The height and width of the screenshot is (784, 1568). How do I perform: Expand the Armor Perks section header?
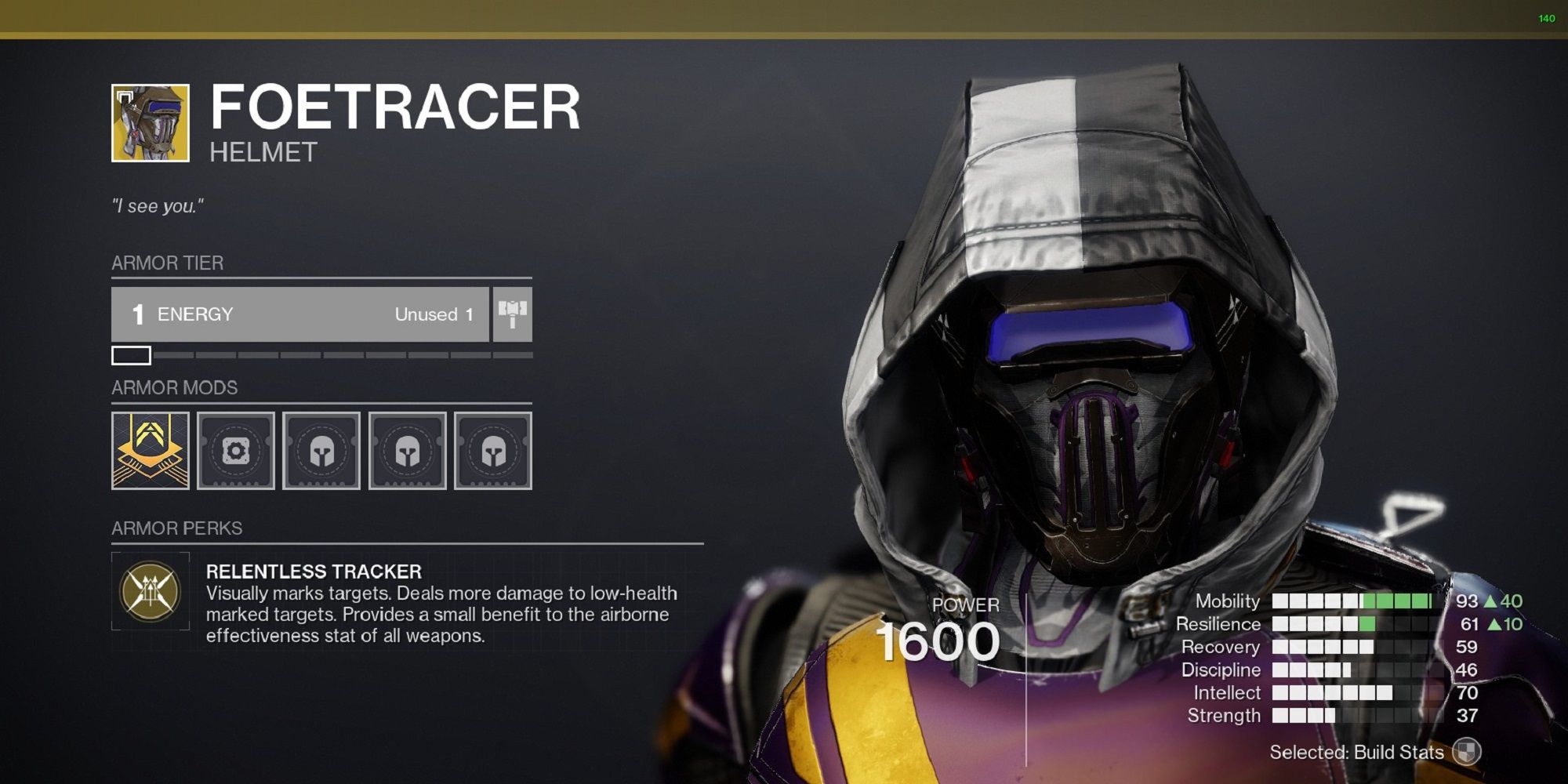[175, 528]
